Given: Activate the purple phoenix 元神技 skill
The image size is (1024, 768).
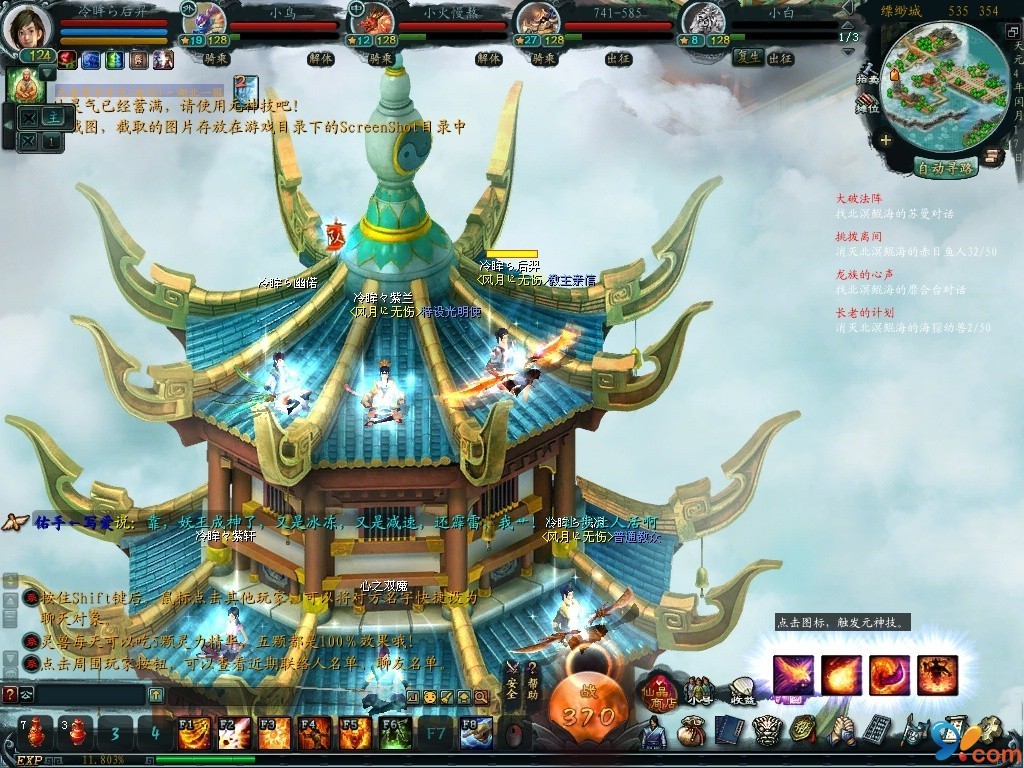Looking at the screenshot, I should coord(793,675).
